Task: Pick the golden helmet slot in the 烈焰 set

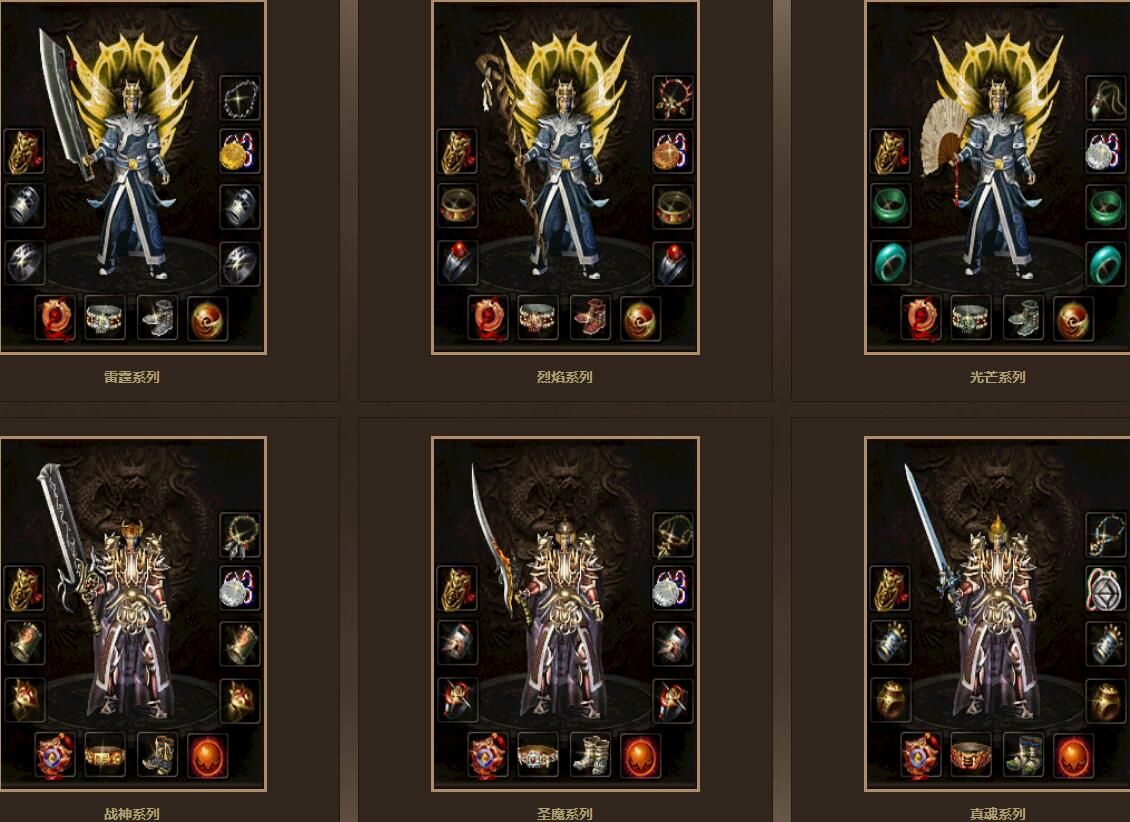Action: [457, 152]
